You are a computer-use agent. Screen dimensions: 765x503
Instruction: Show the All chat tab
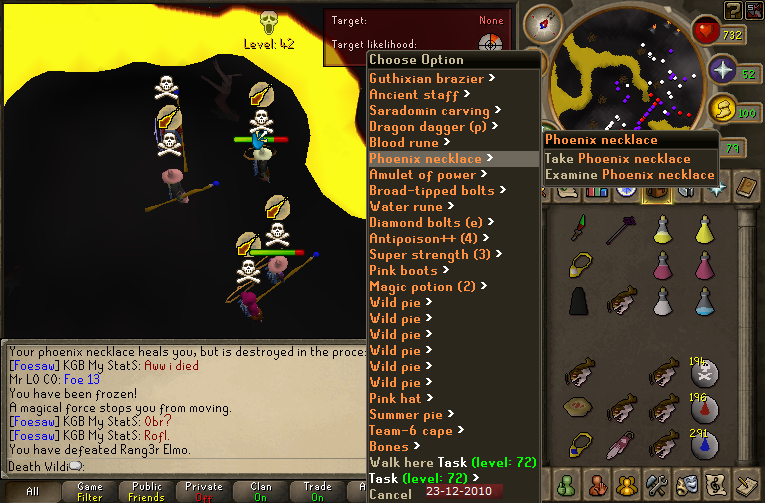click(32, 491)
